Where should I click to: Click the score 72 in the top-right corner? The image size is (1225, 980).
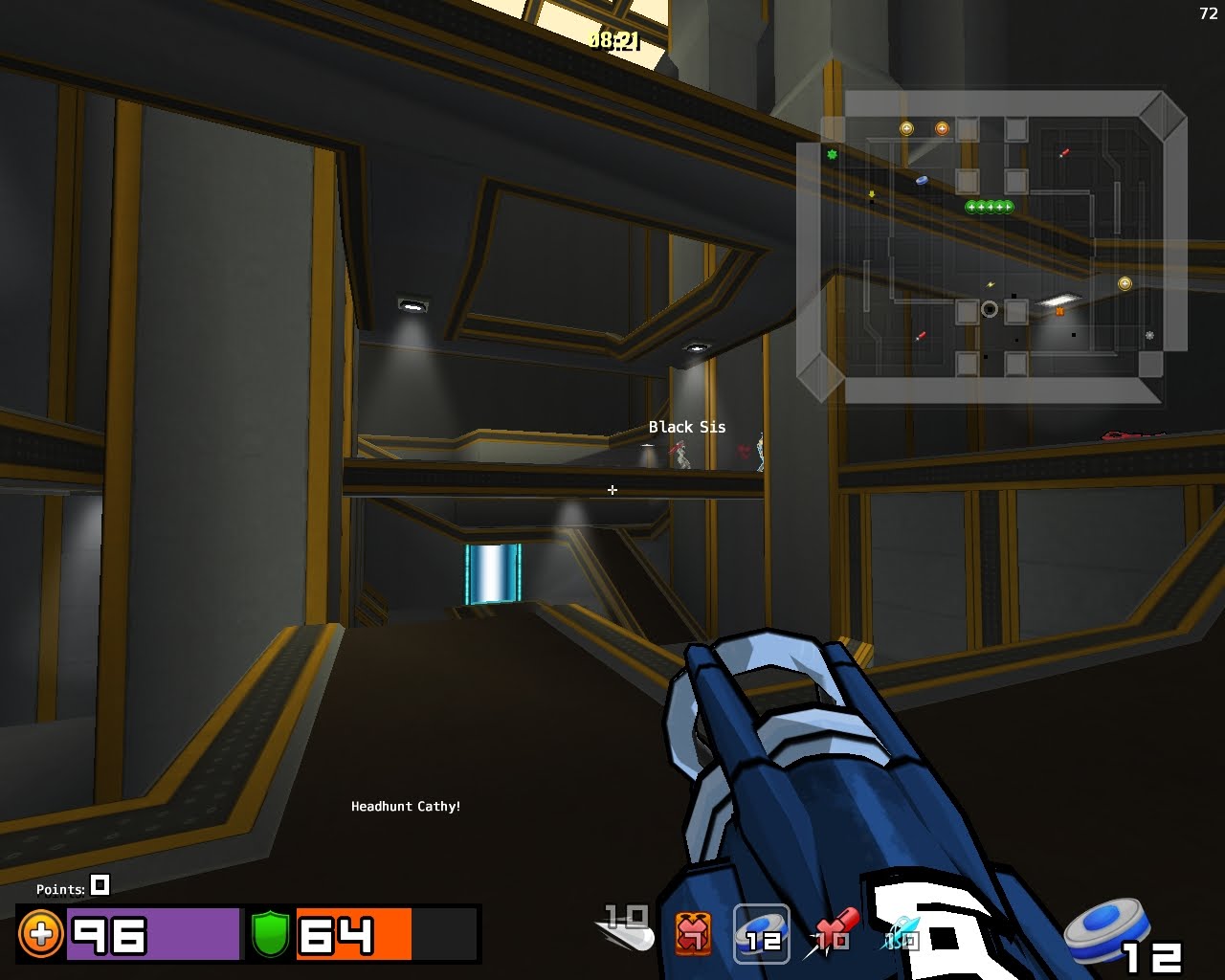coord(1207,13)
